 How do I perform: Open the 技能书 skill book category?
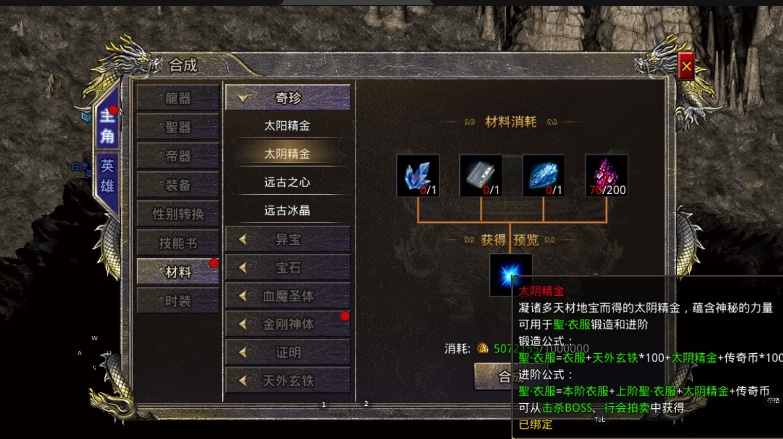coord(178,243)
